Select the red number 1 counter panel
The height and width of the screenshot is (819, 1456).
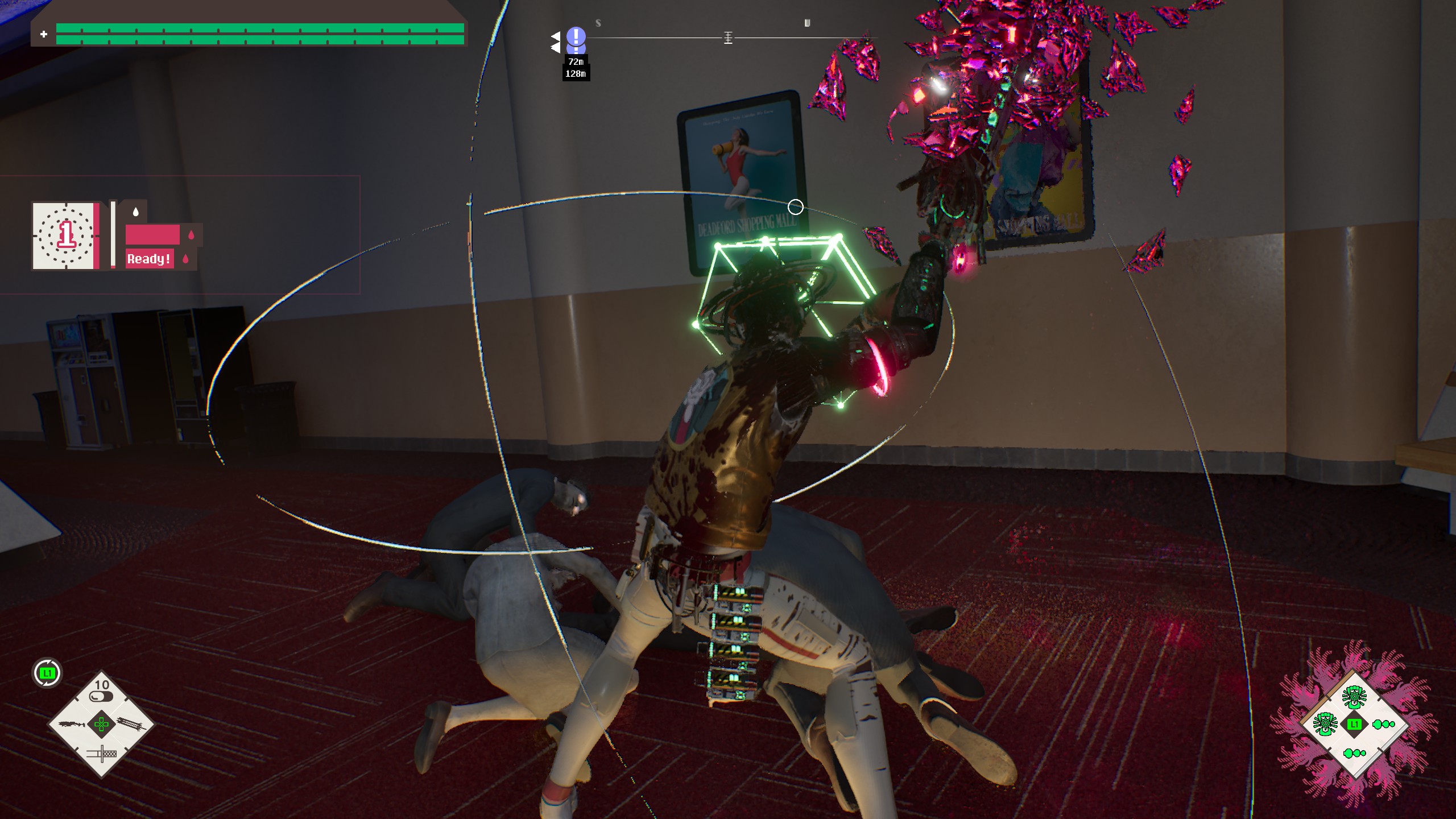click(x=65, y=235)
